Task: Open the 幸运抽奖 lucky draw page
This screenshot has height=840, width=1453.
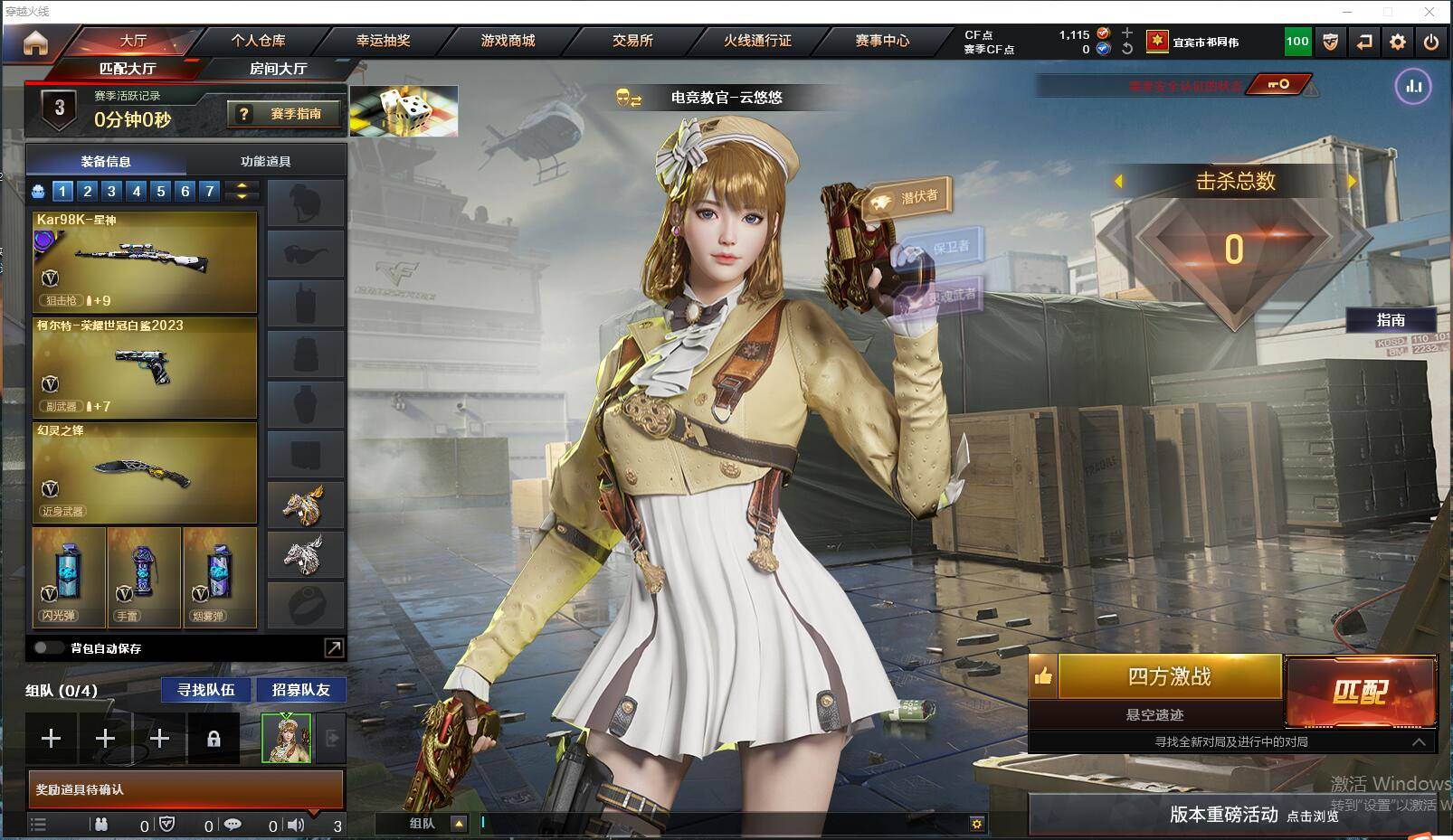Action: pos(383,41)
